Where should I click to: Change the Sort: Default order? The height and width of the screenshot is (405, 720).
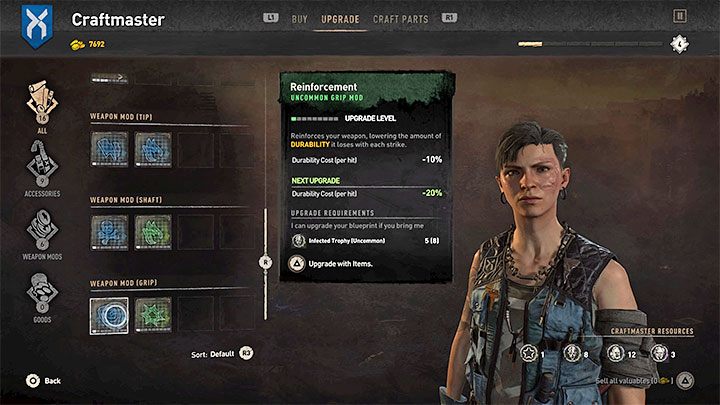point(222,354)
